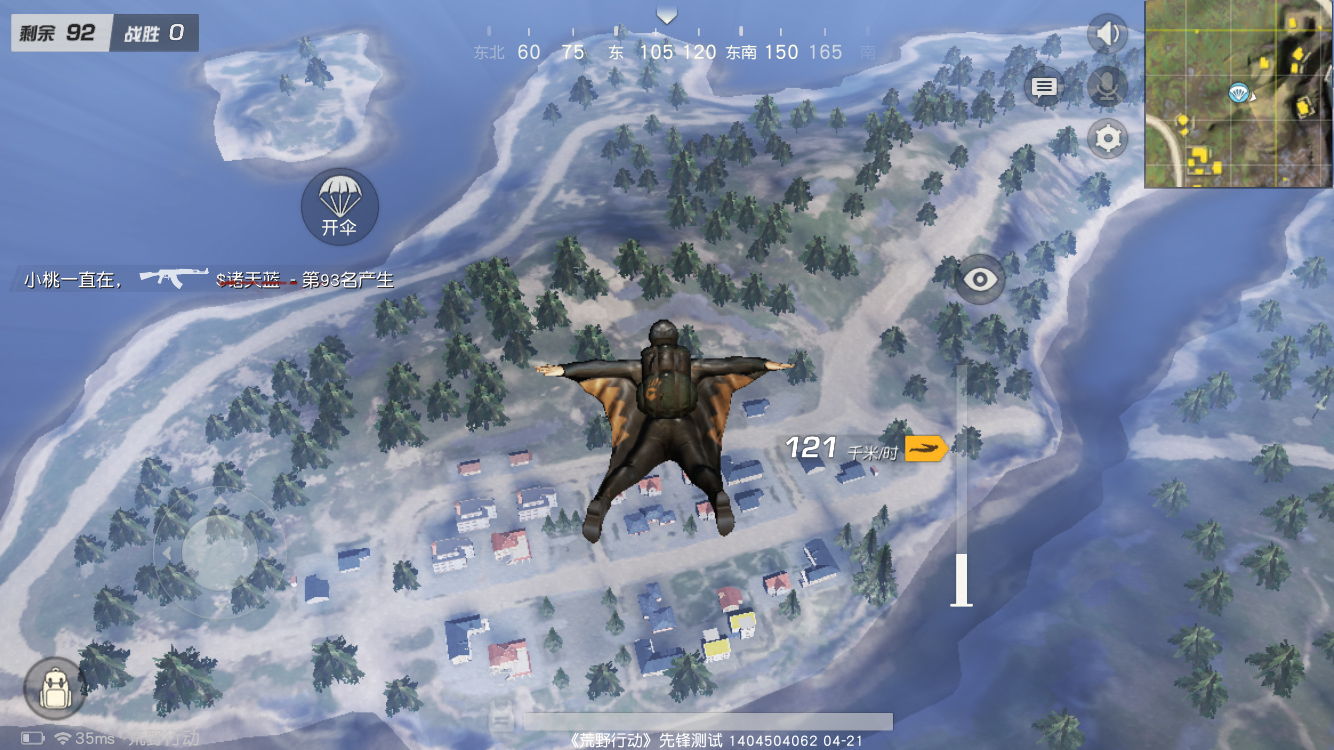
Task: Open the parachute with the 开伞 button
Action: click(340, 207)
